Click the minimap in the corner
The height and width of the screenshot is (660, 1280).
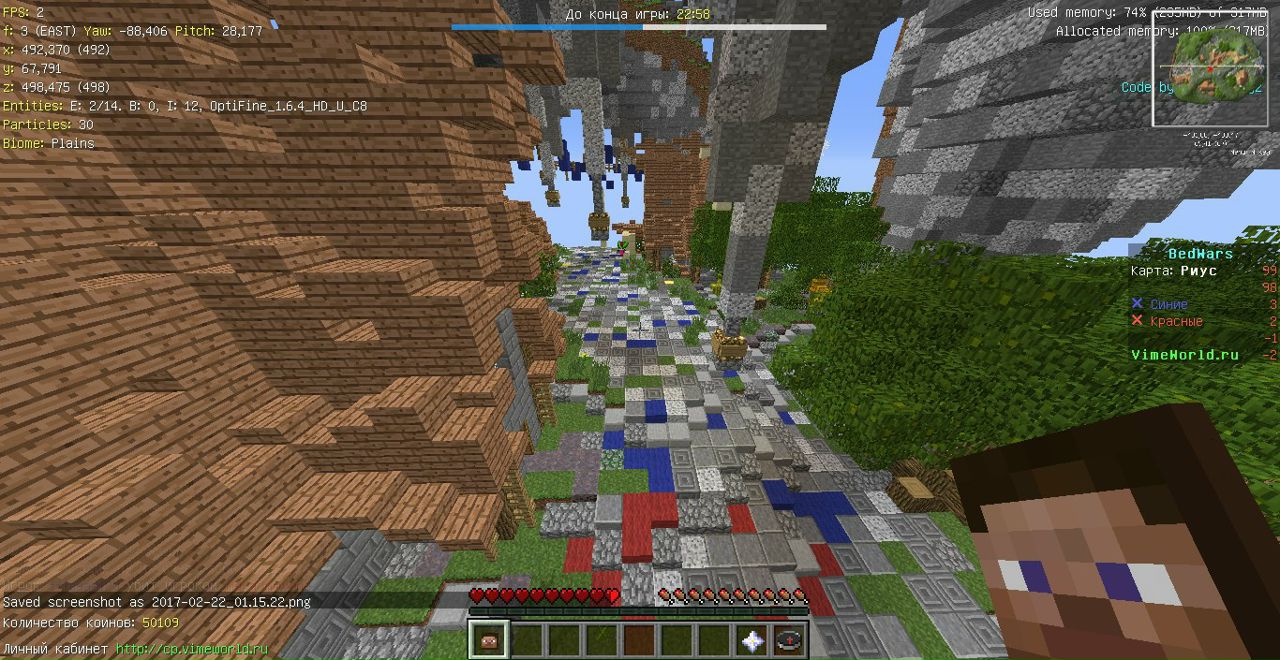(x=1209, y=68)
